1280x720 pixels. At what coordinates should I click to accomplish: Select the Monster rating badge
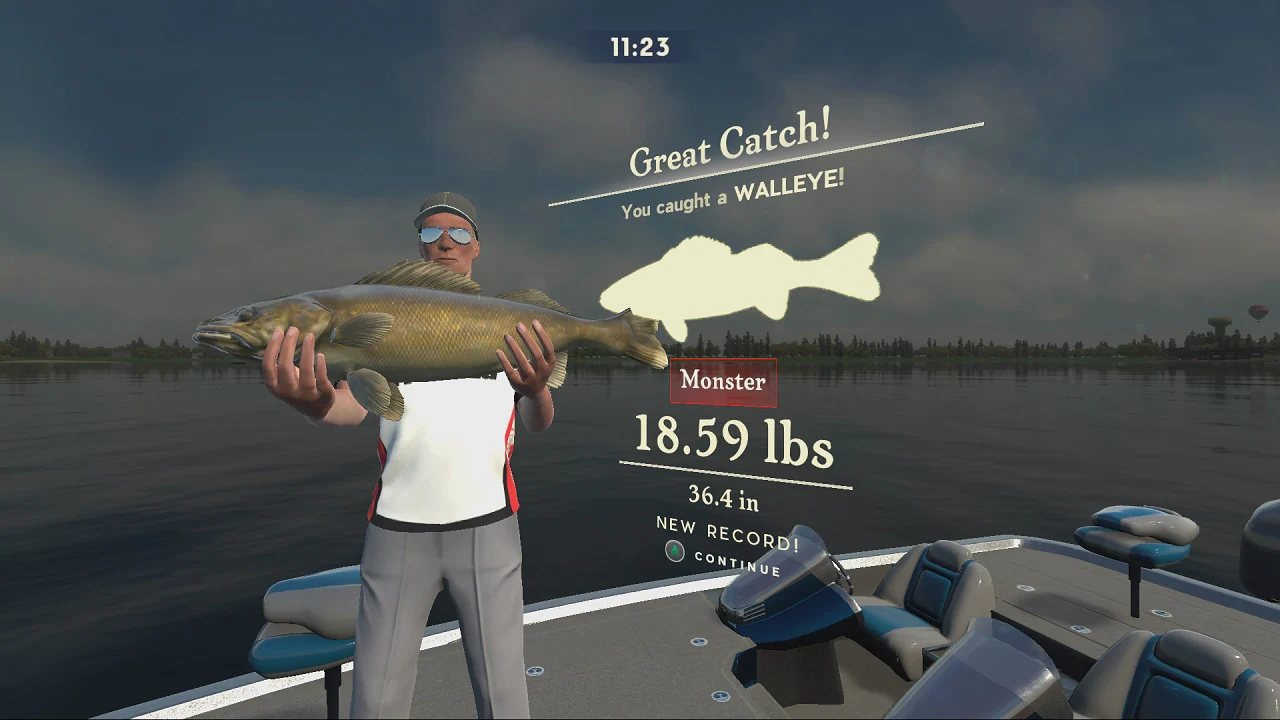click(x=724, y=381)
